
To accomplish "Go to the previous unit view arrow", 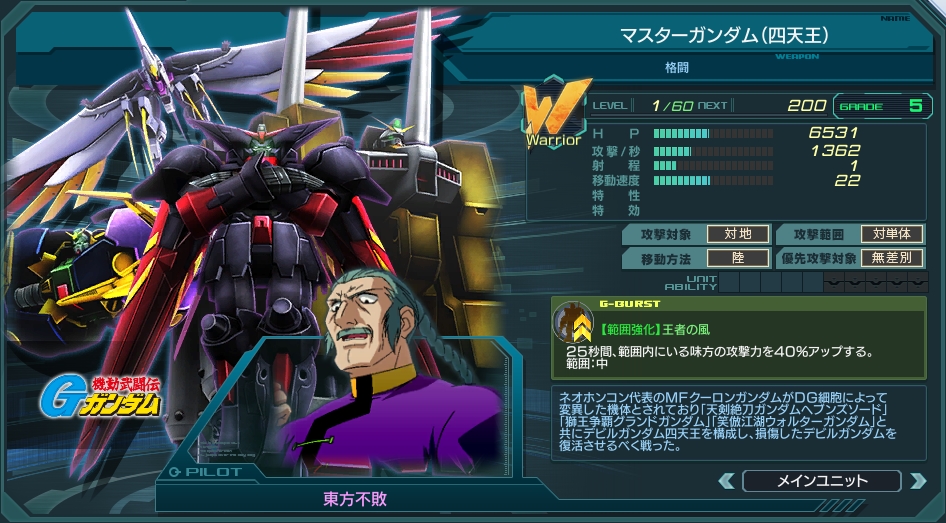I will (x=727, y=481).
